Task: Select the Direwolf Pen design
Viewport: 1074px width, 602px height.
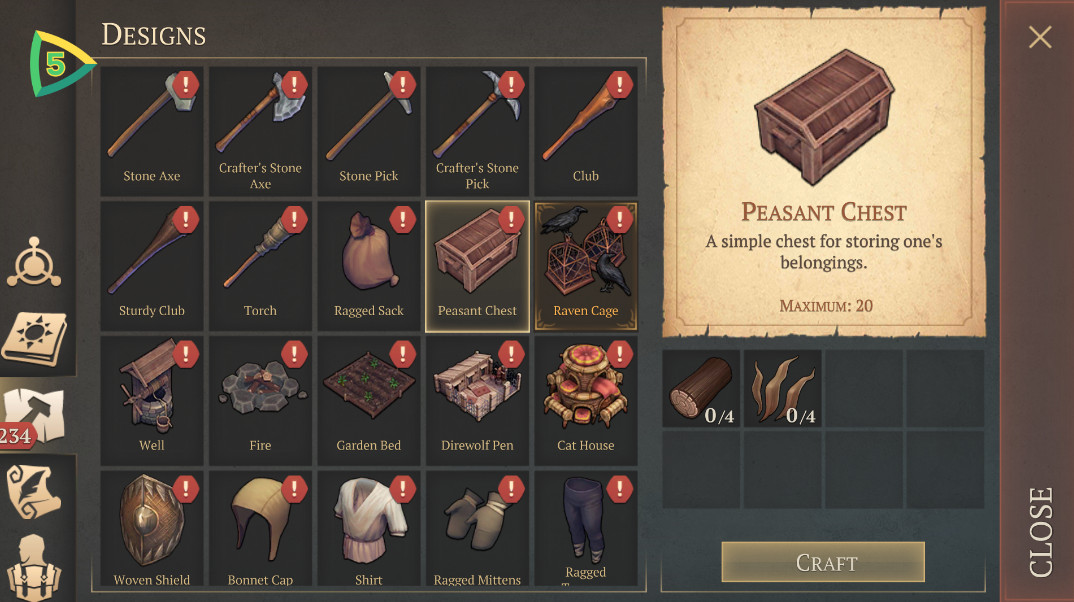Action: click(477, 401)
